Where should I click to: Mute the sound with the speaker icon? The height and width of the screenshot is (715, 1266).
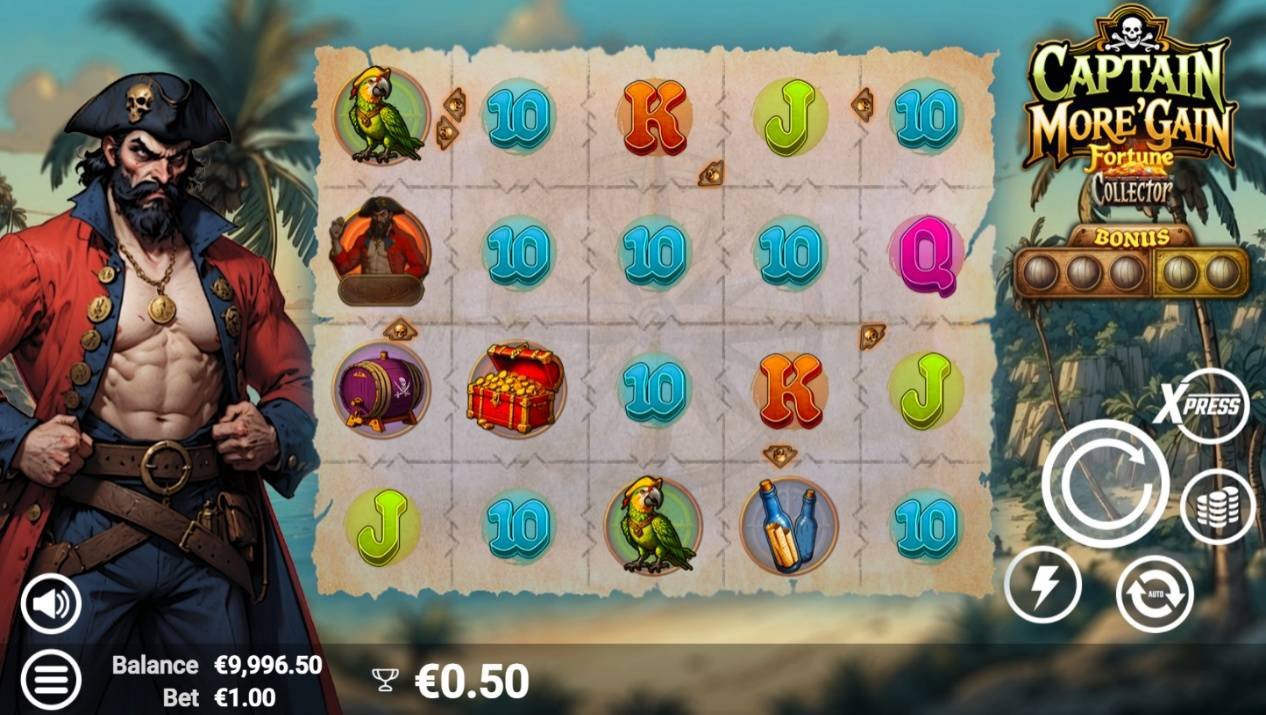click(x=50, y=603)
